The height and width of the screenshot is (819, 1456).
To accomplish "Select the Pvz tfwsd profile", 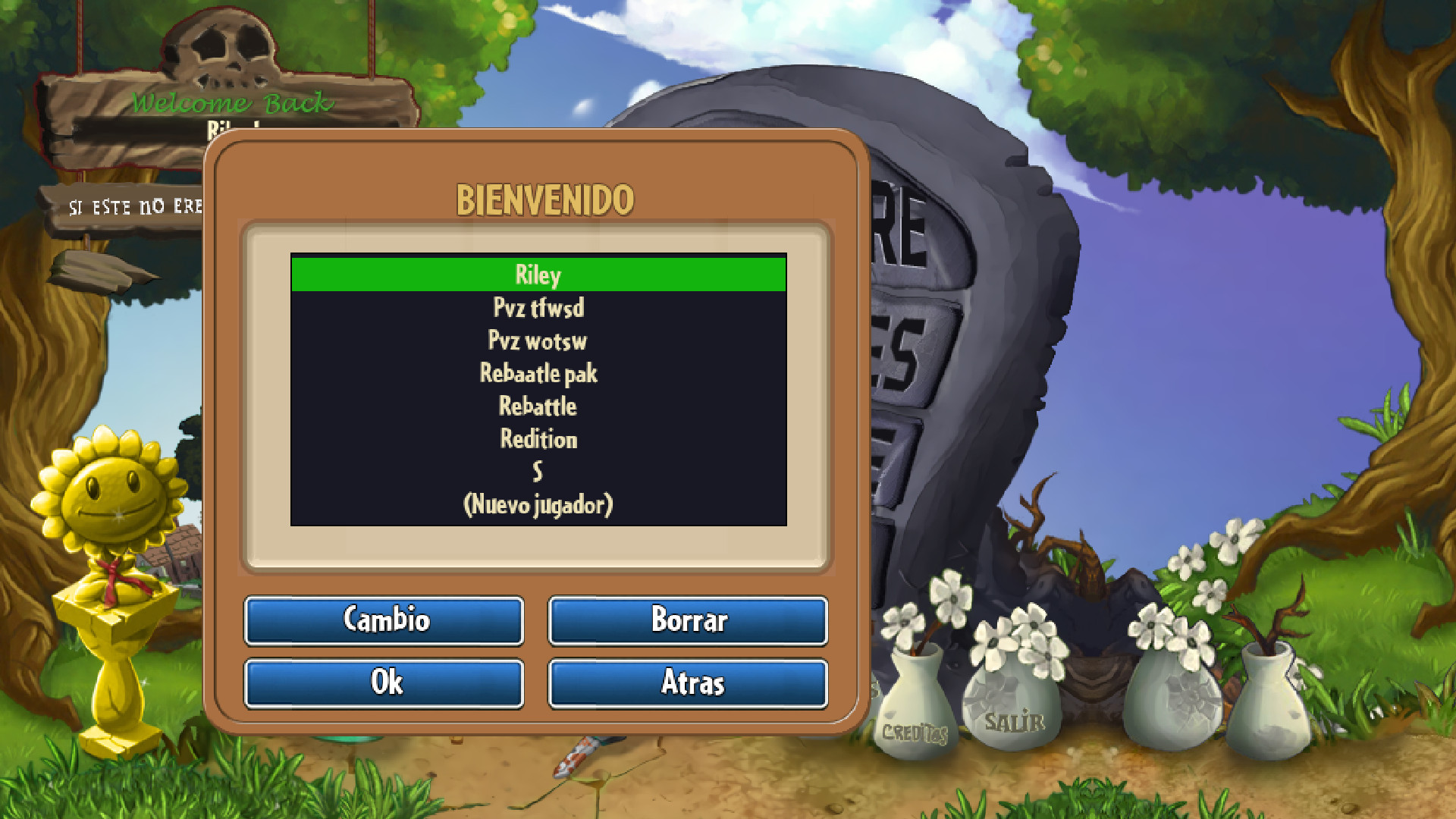I will pyautogui.click(x=538, y=308).
